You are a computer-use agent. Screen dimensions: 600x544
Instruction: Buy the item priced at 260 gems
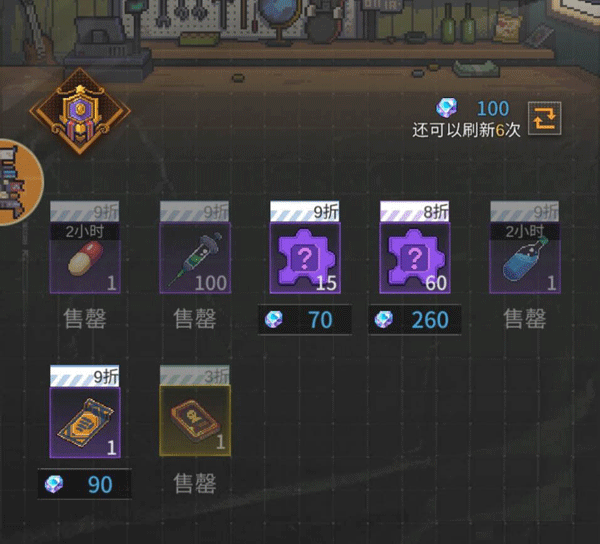(415, 320)
